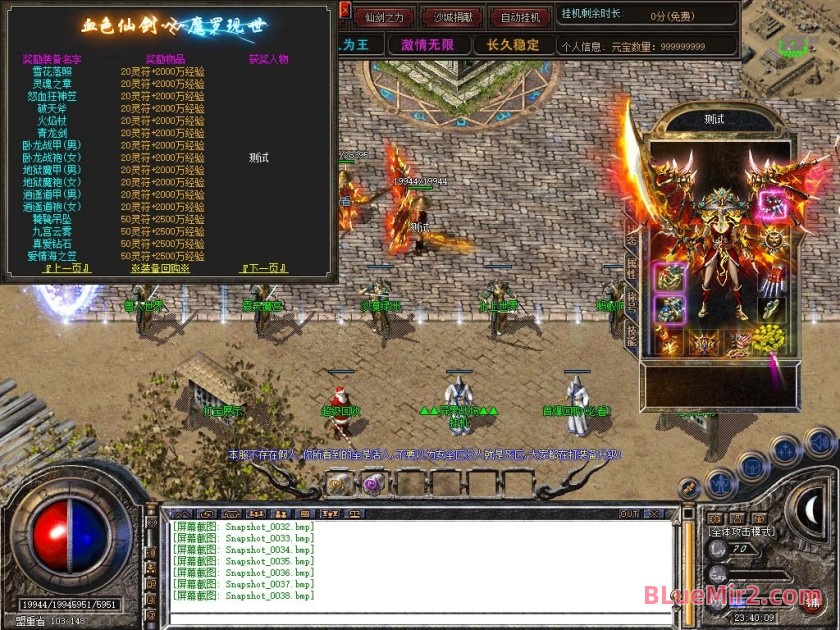Go to next page 下一页 in reward list

click(x=264, y=268)
